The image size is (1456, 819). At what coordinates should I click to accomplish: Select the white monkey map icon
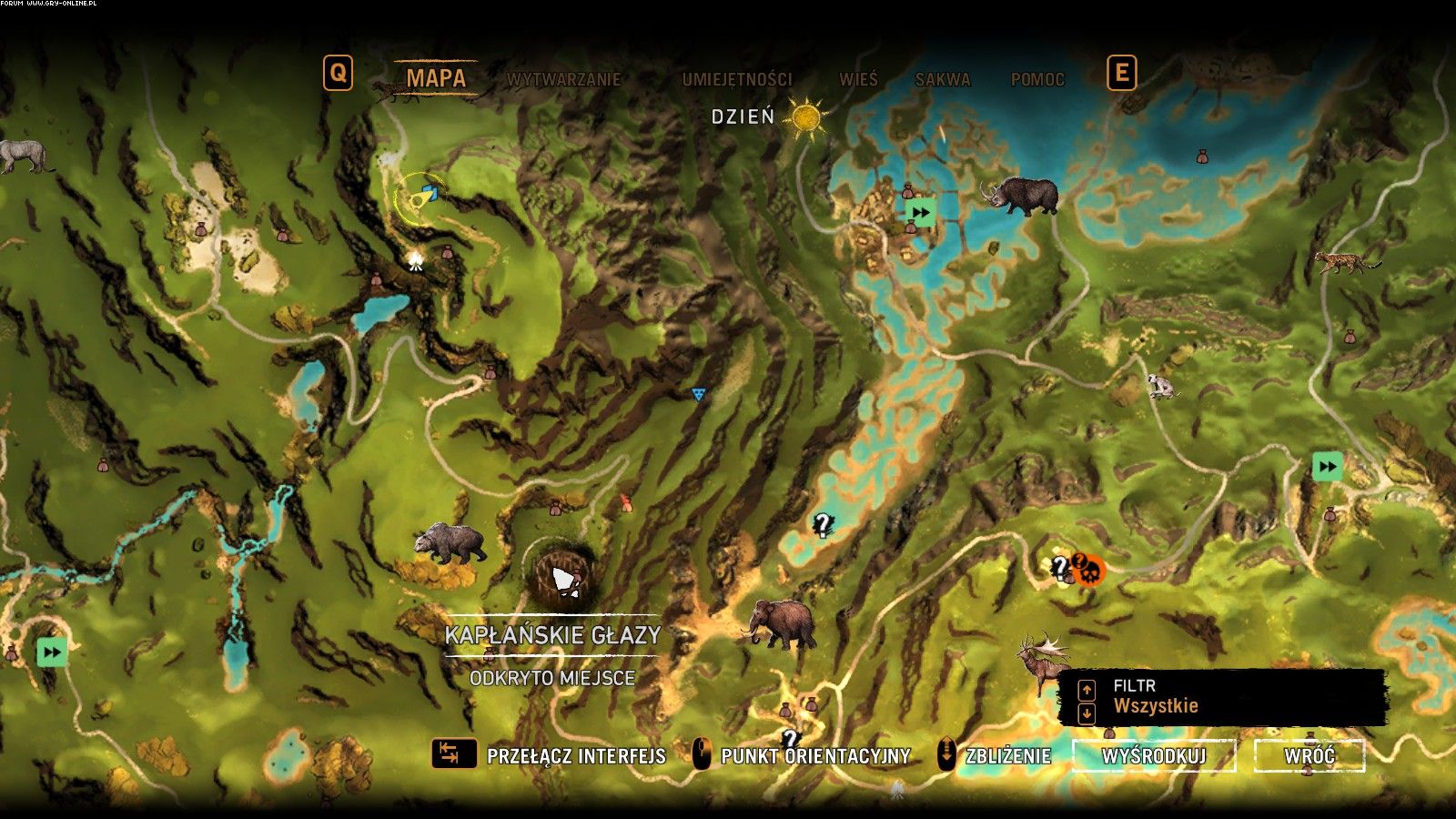pyautogui.click(x=1159, y=386)
